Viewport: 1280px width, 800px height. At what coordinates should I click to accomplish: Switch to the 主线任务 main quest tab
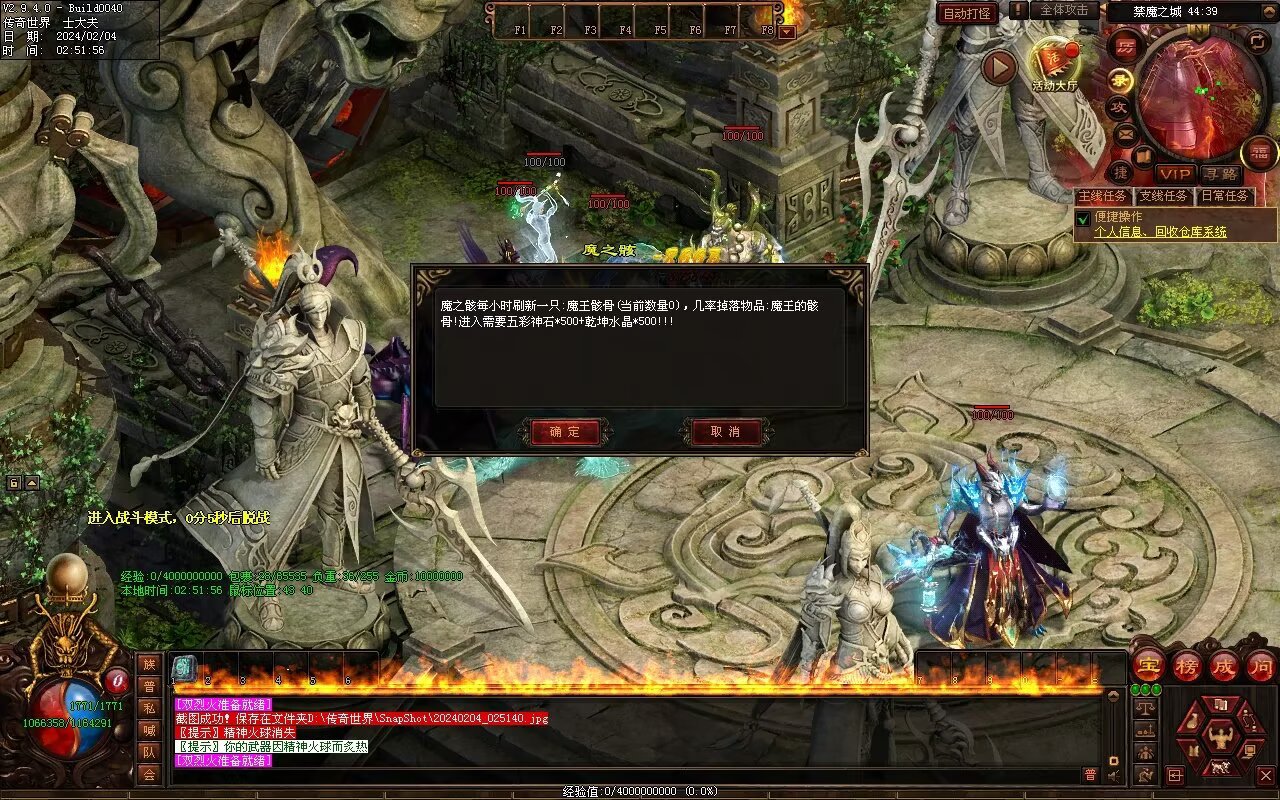point(1102,196)
